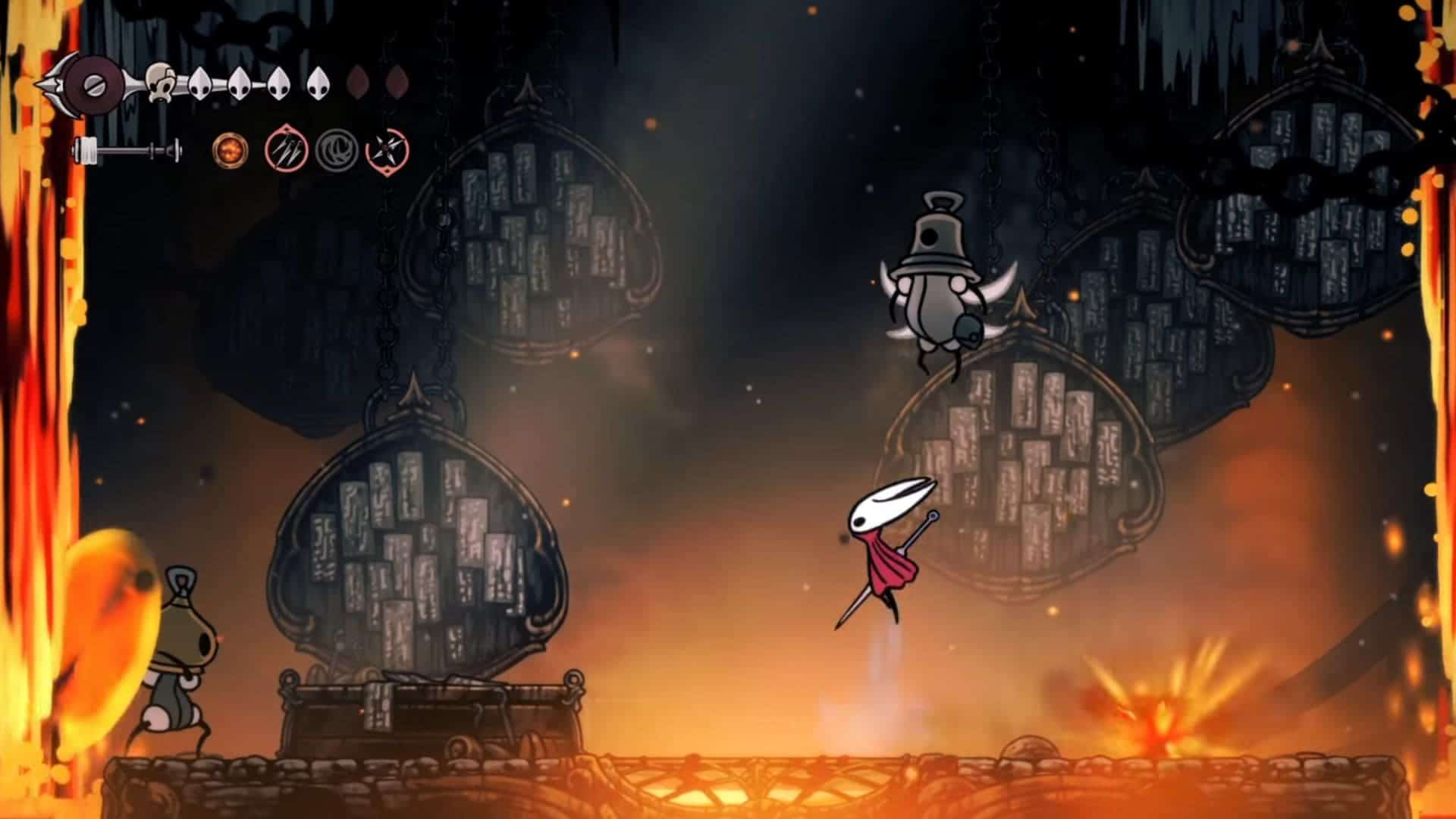The height and width of the screenshot is (819, 1456).
Task: Choose the grey silk swirl skill icon
Action: (x=336, y=150)
